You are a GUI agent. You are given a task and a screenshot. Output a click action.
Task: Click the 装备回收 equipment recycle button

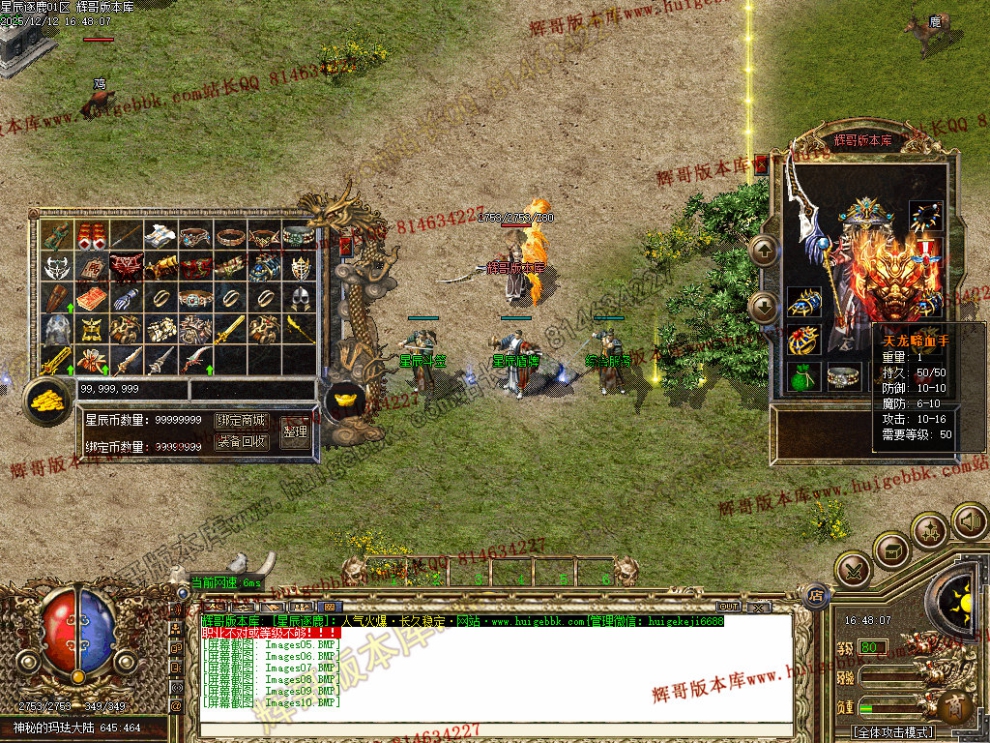(x=242, y=441)
